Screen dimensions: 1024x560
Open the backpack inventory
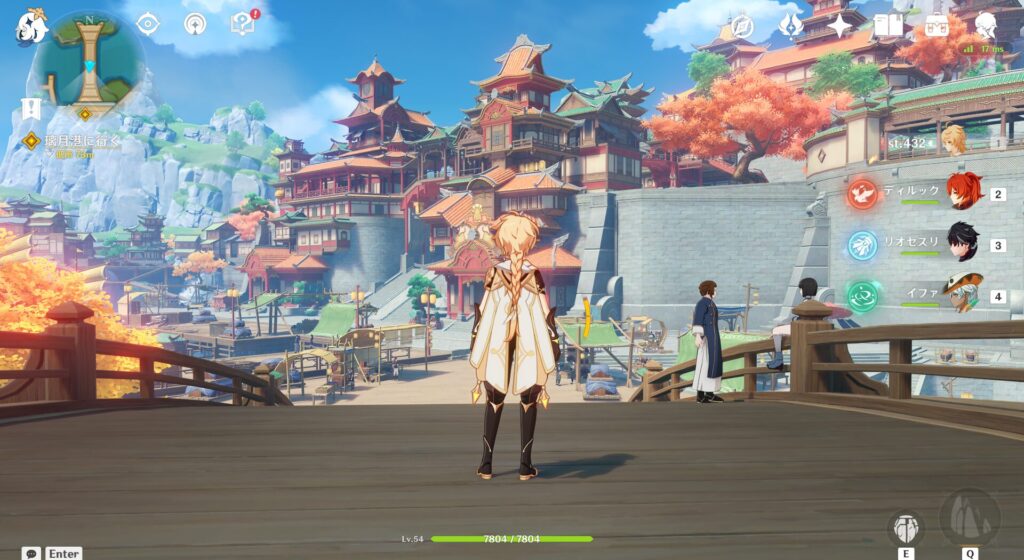tap(937, 26)
